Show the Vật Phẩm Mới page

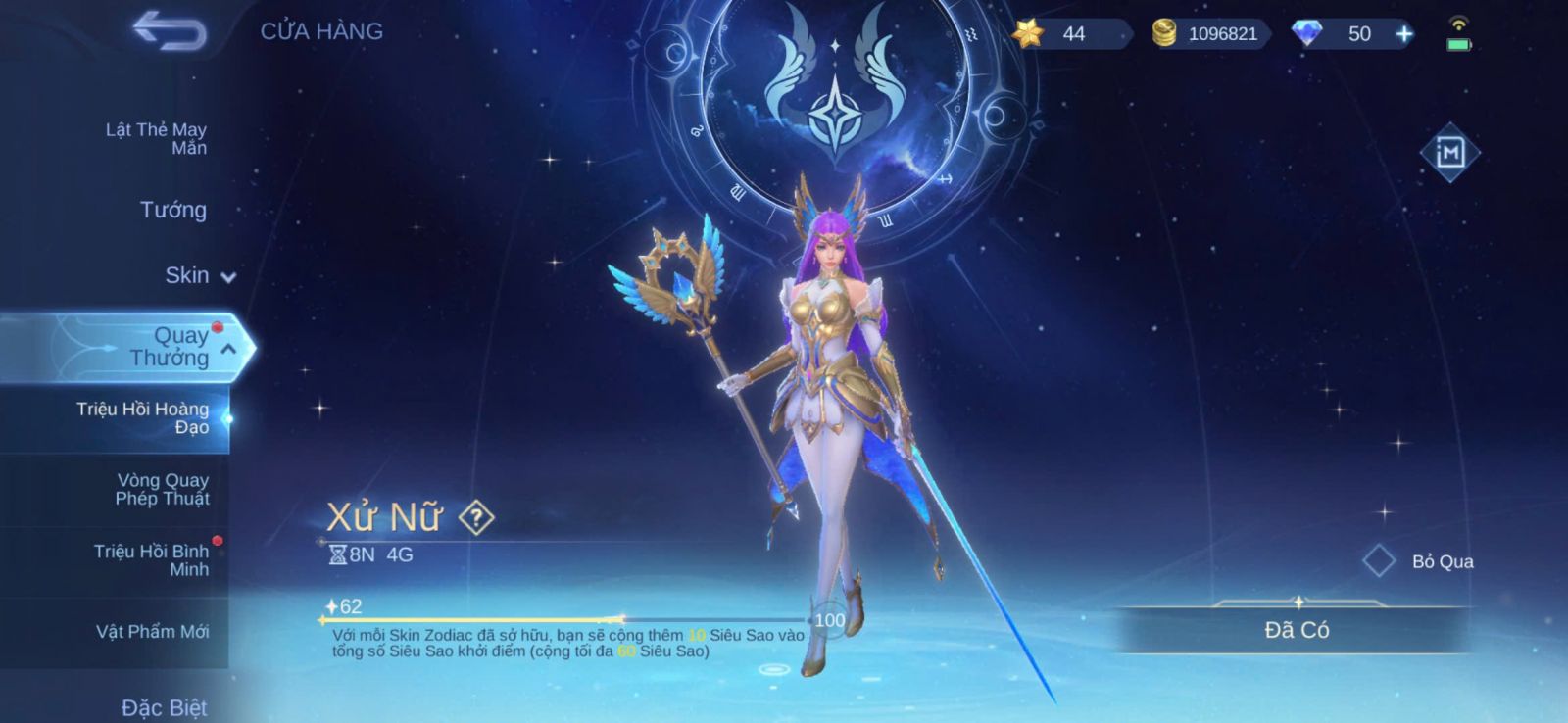152,632
